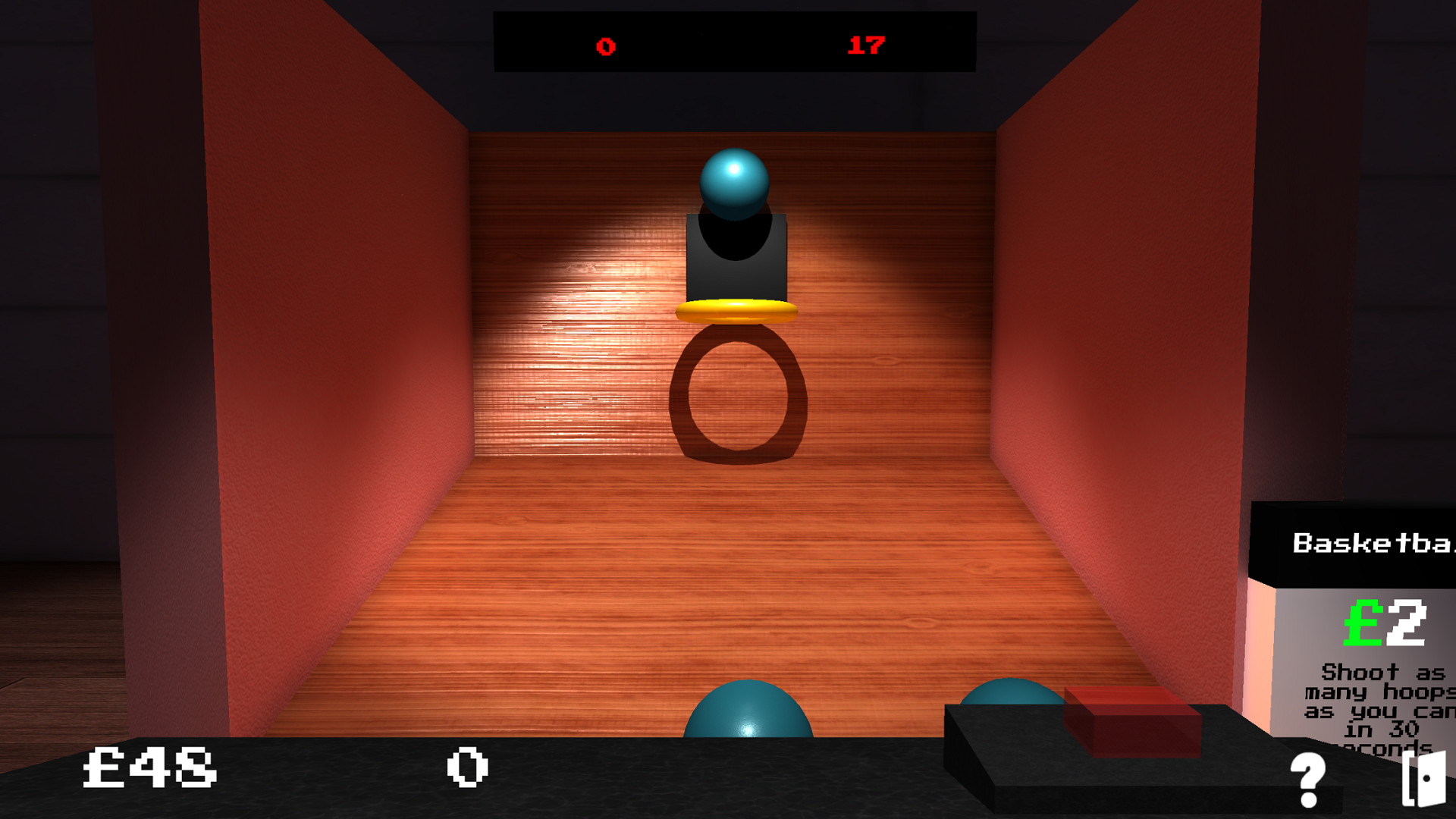1456x819 pixels.
Task: Click the yellow basketball hoop ring
Action: click(737, 311)
